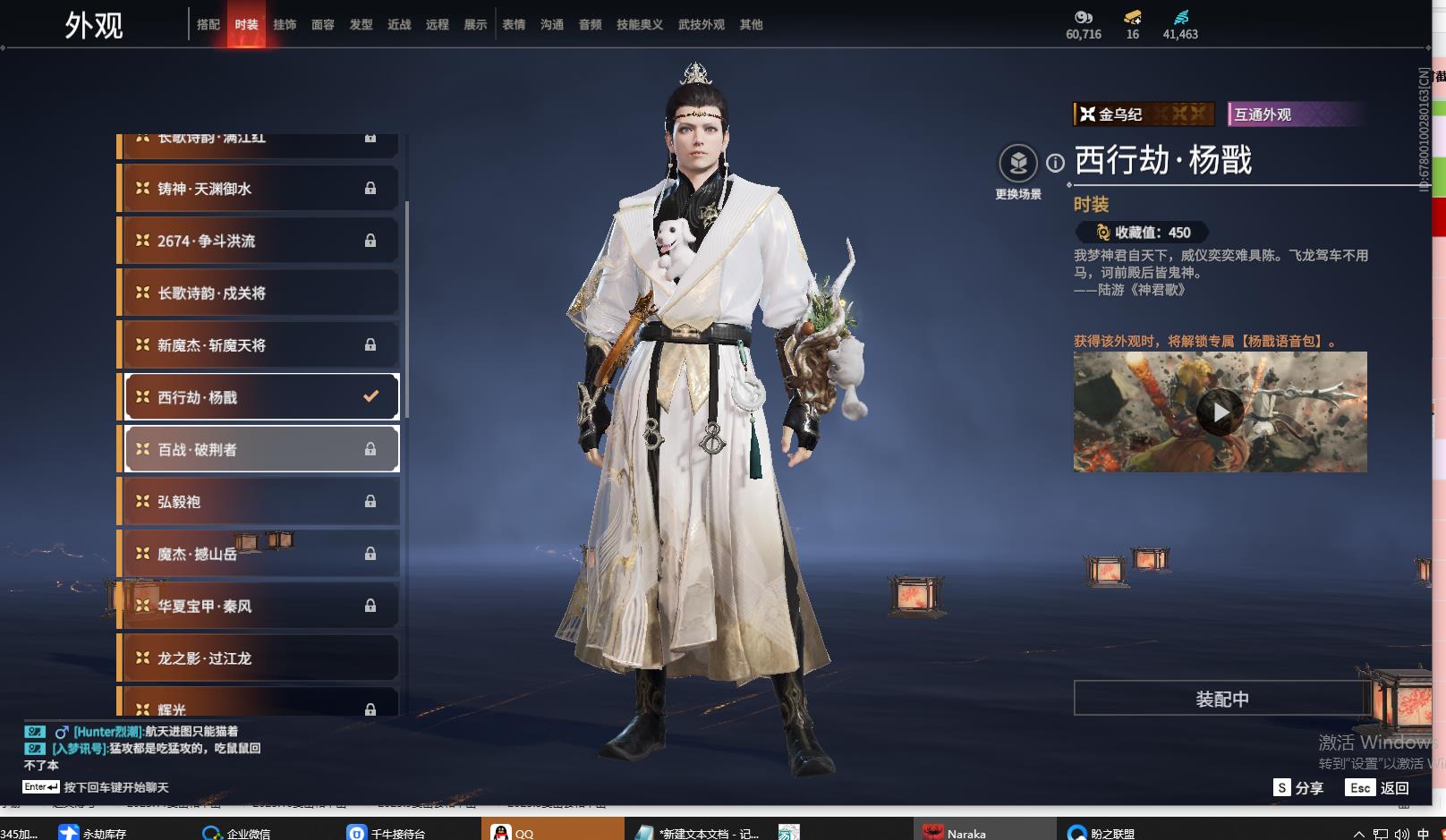Switch to the 搭配 tab

point(208,25)
